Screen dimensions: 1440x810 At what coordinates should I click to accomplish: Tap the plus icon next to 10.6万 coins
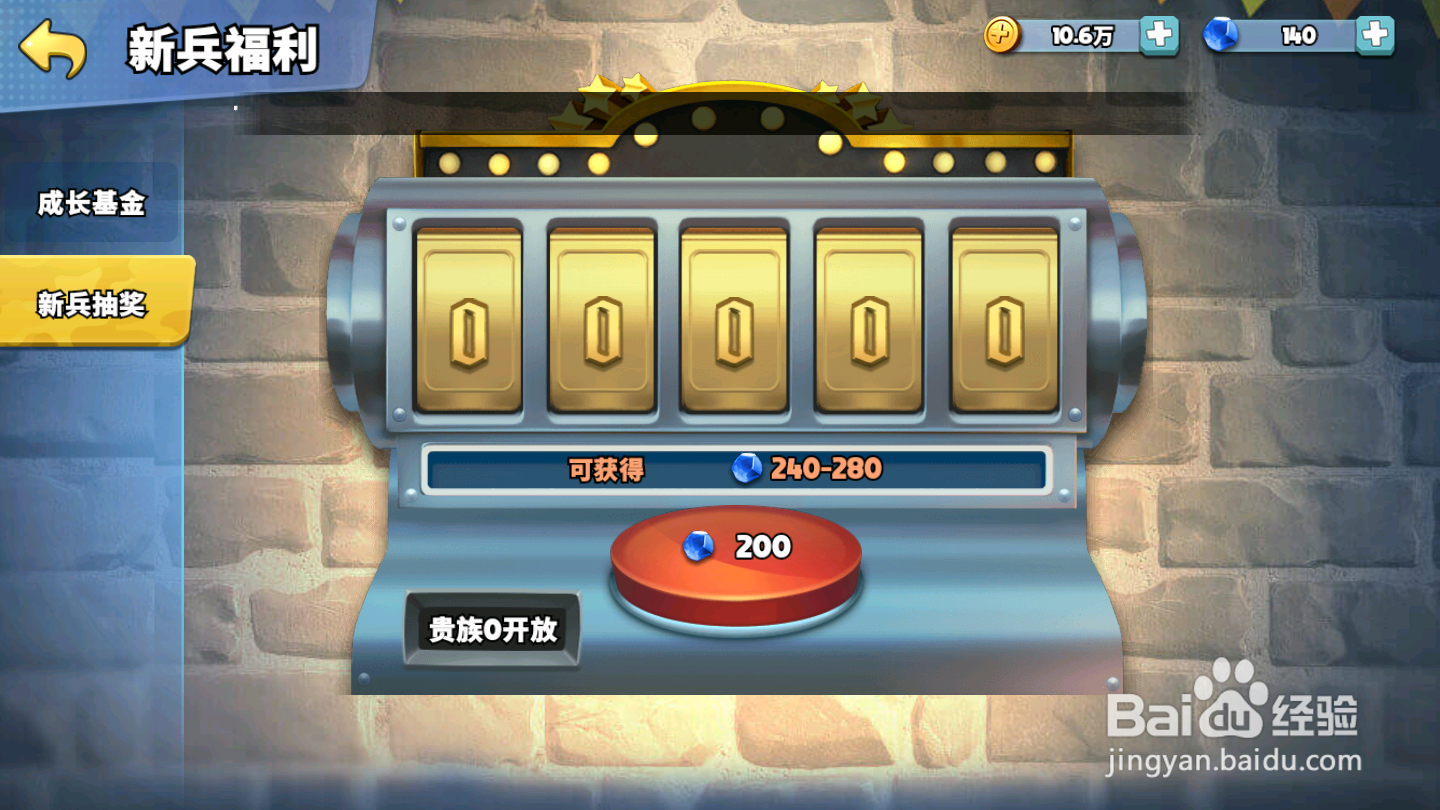tap(1159, 33)
